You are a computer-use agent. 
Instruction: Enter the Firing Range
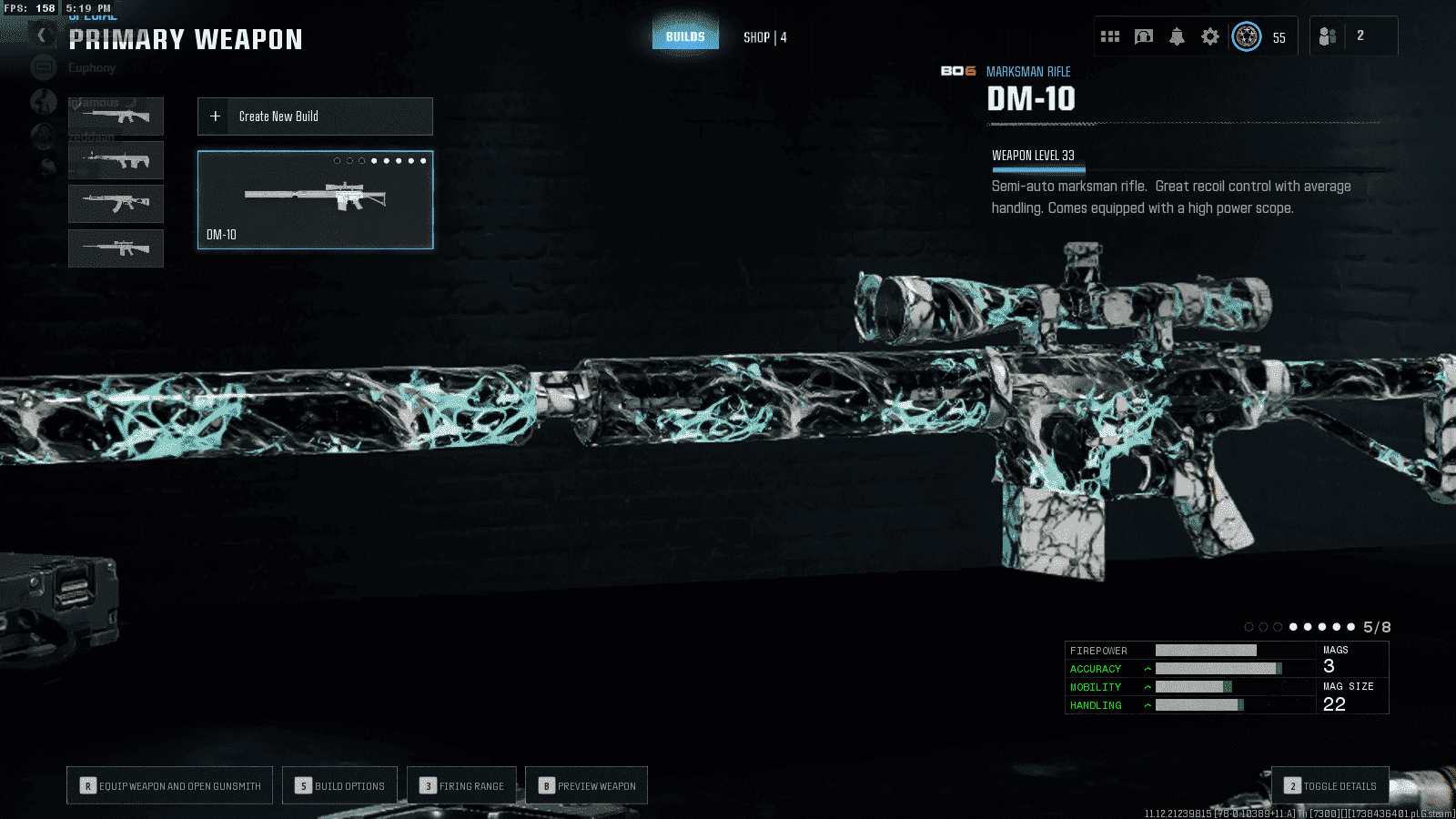462,785
